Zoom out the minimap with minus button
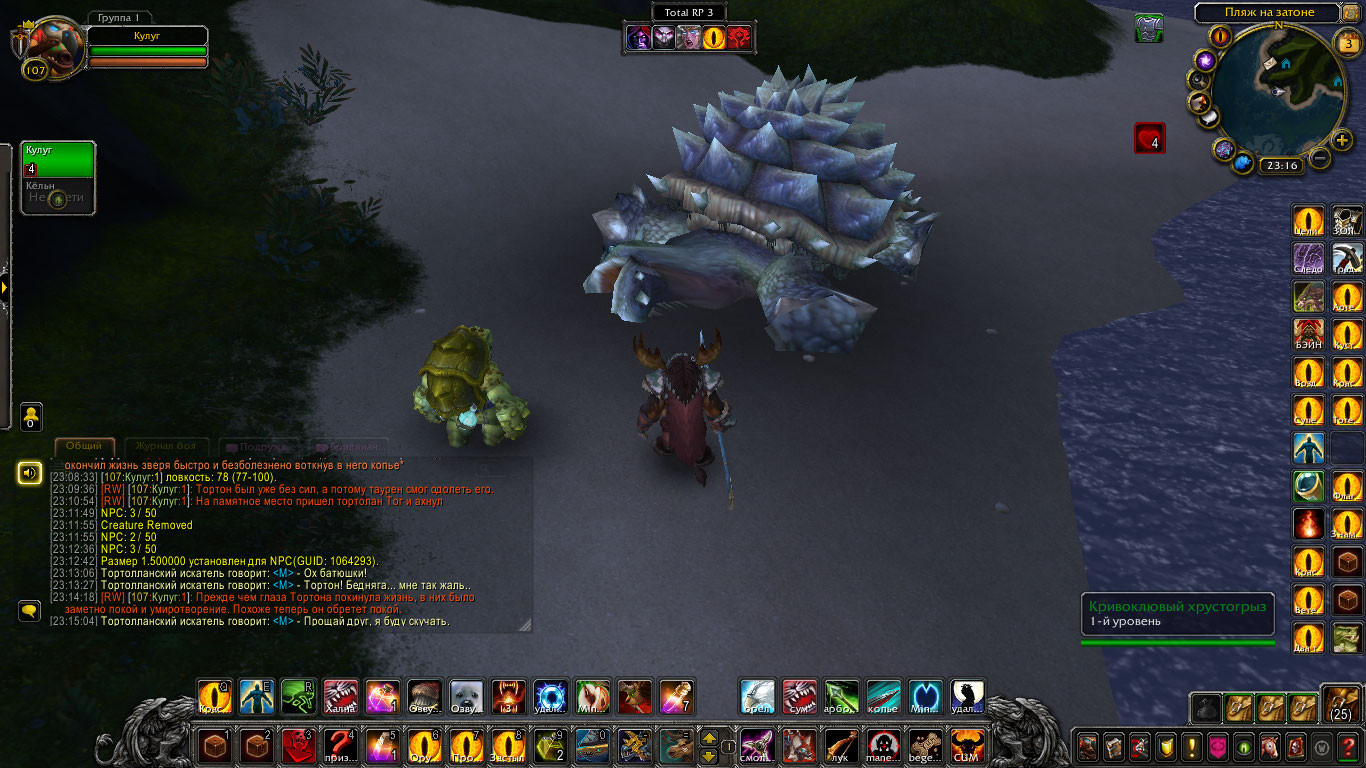The width and height of the screenshot is (1366, 768). [x=1319, y=158]
